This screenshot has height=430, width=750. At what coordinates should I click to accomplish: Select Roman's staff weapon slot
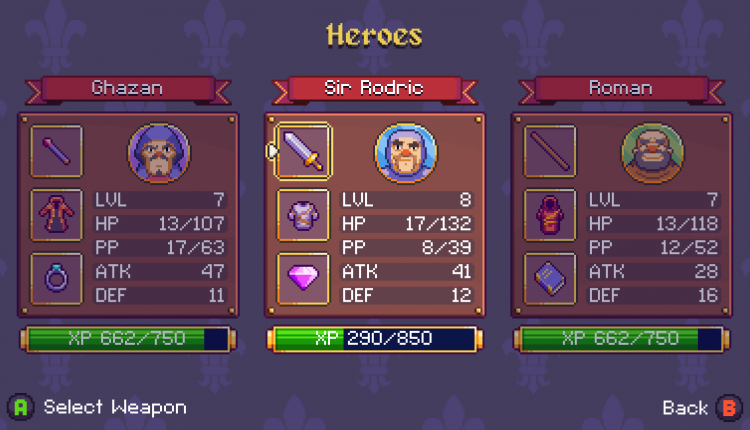tap(550, 151)
